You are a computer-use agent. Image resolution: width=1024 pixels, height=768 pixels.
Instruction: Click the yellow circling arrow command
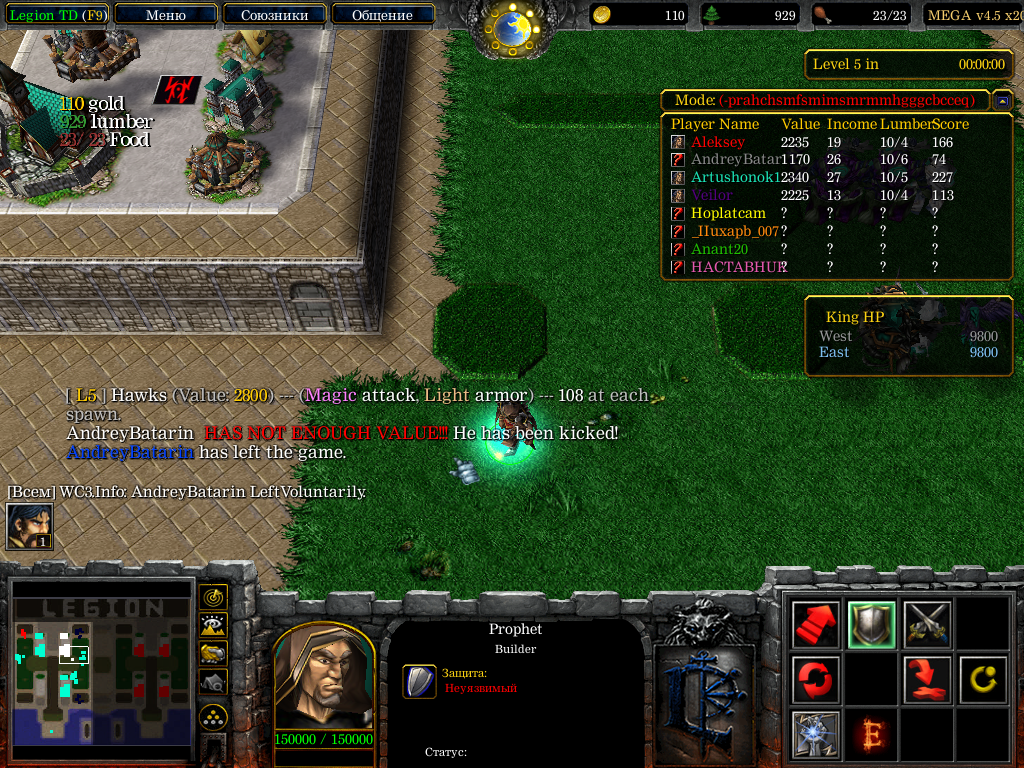click(983, 681)
